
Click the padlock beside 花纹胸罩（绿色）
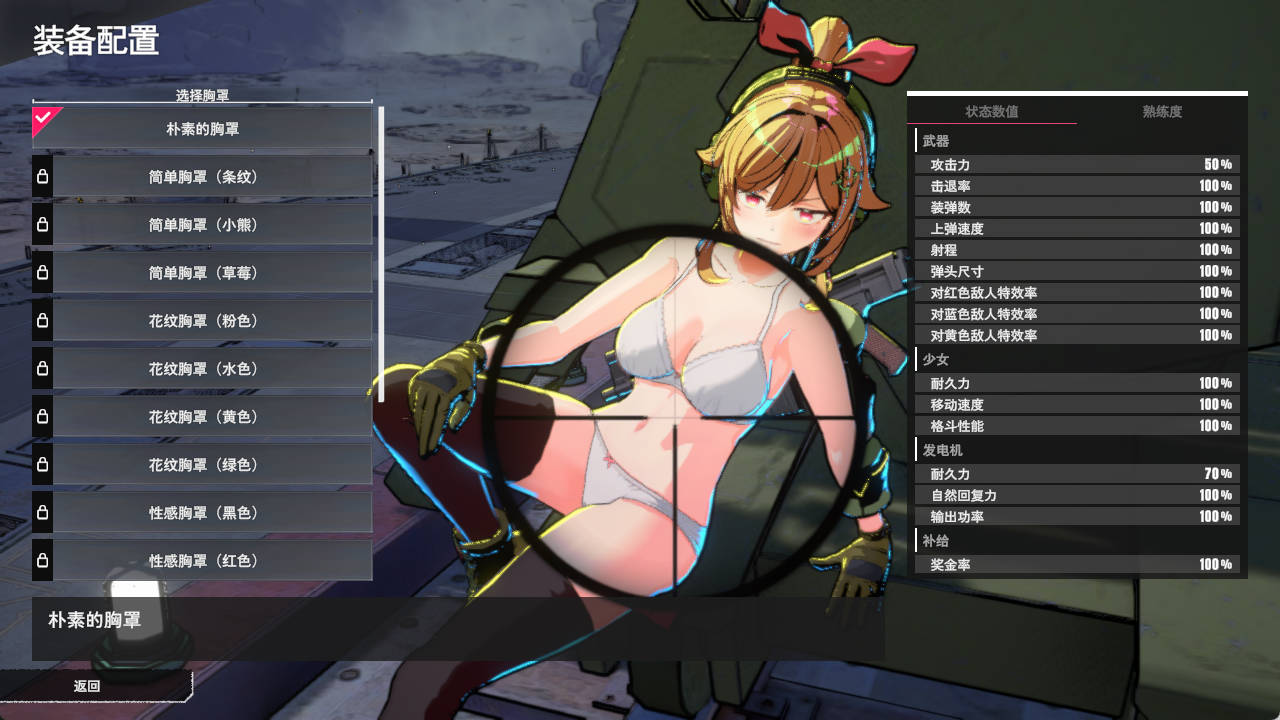coord(41,465)
